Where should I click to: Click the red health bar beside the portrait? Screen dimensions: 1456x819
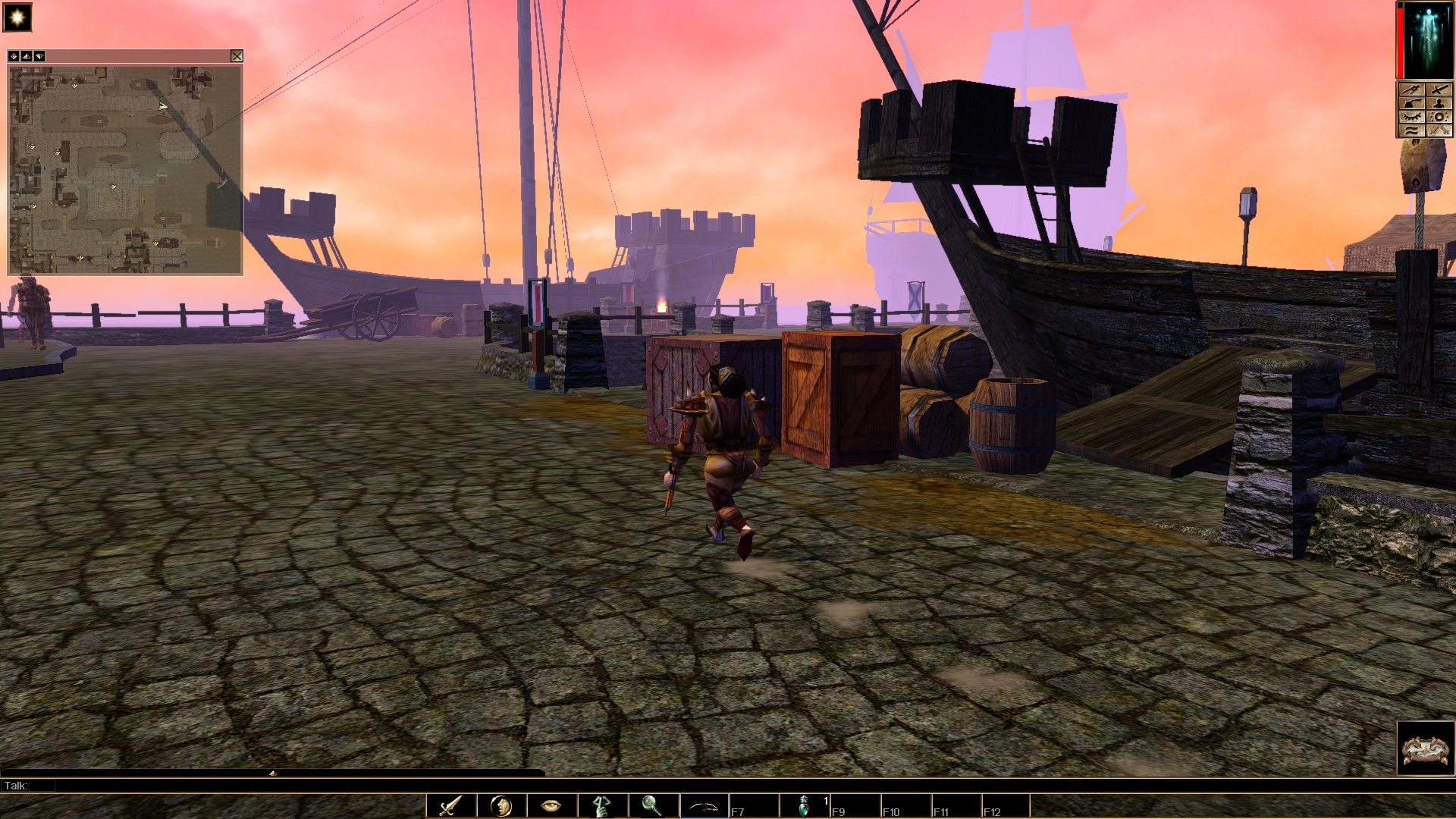pyautogui.click(x=1399, y=38)
